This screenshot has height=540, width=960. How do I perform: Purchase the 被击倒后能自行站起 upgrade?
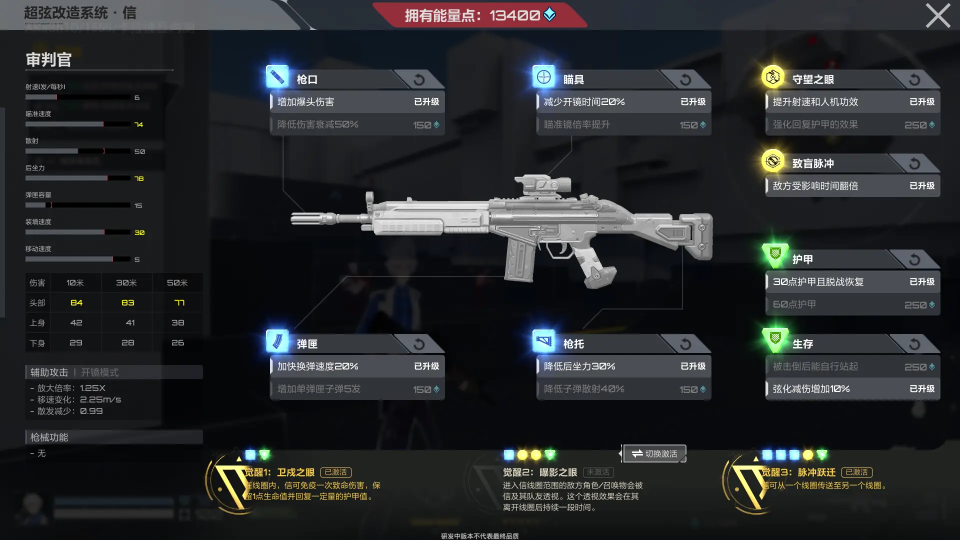(x=851, y=367)
